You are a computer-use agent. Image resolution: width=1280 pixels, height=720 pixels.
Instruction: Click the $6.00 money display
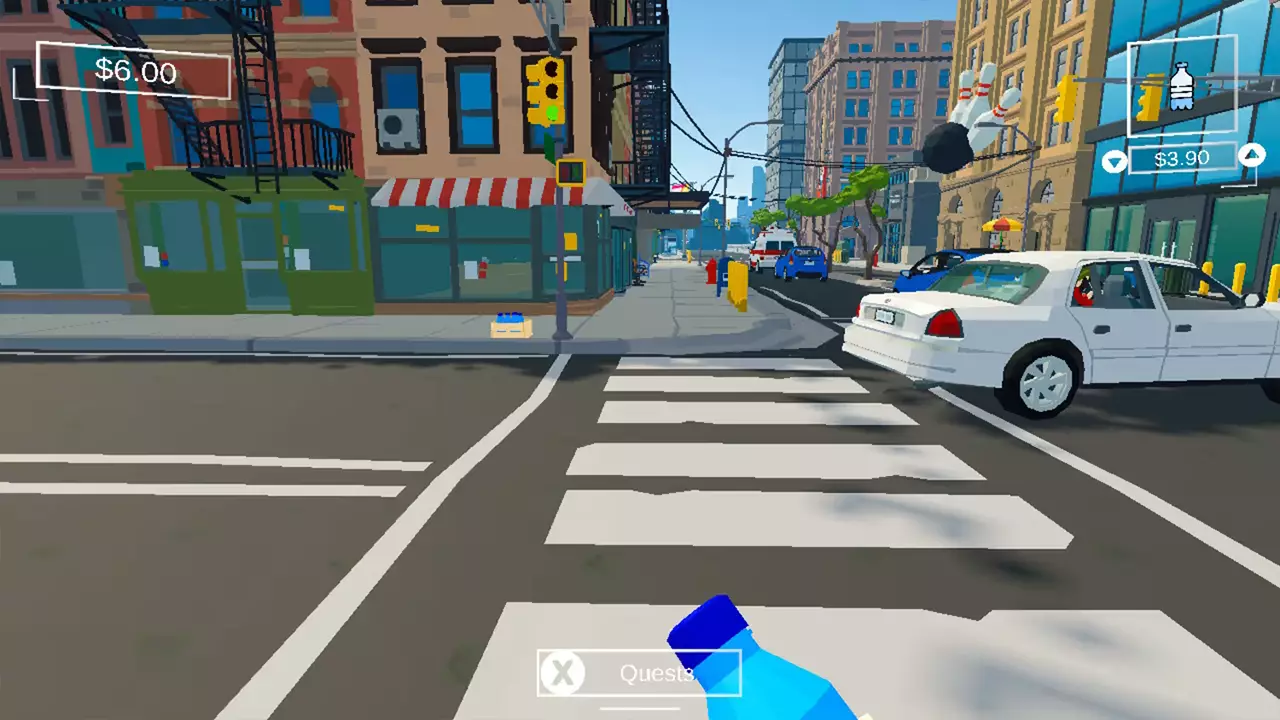[135, 72]
